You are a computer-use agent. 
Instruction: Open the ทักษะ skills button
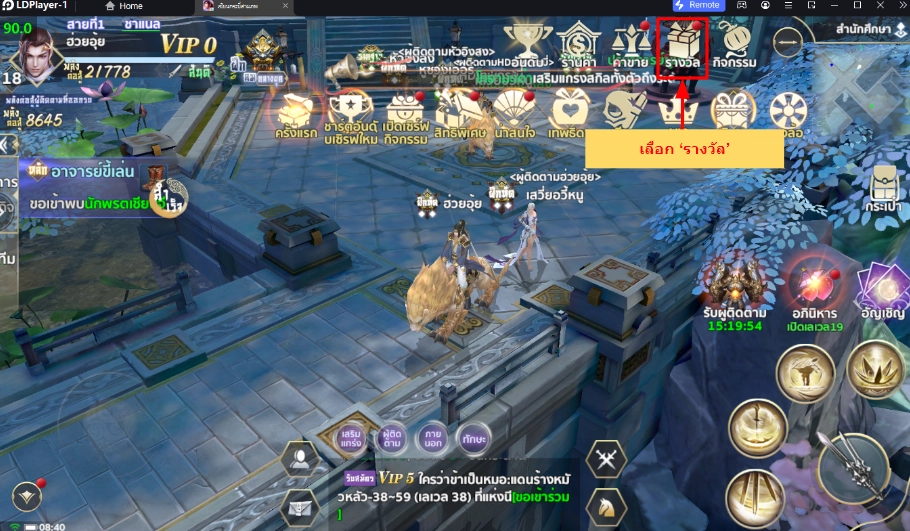click(473, 438)
